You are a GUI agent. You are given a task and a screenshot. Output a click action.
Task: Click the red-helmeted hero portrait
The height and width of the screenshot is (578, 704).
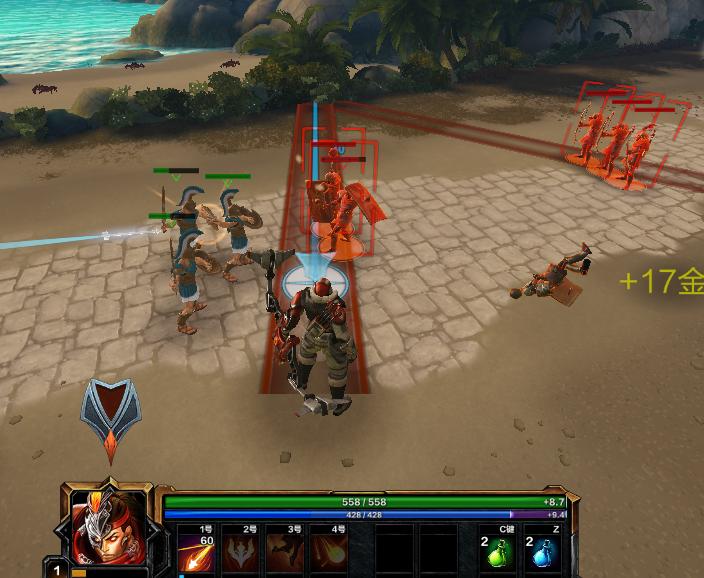tap(109, 528)
